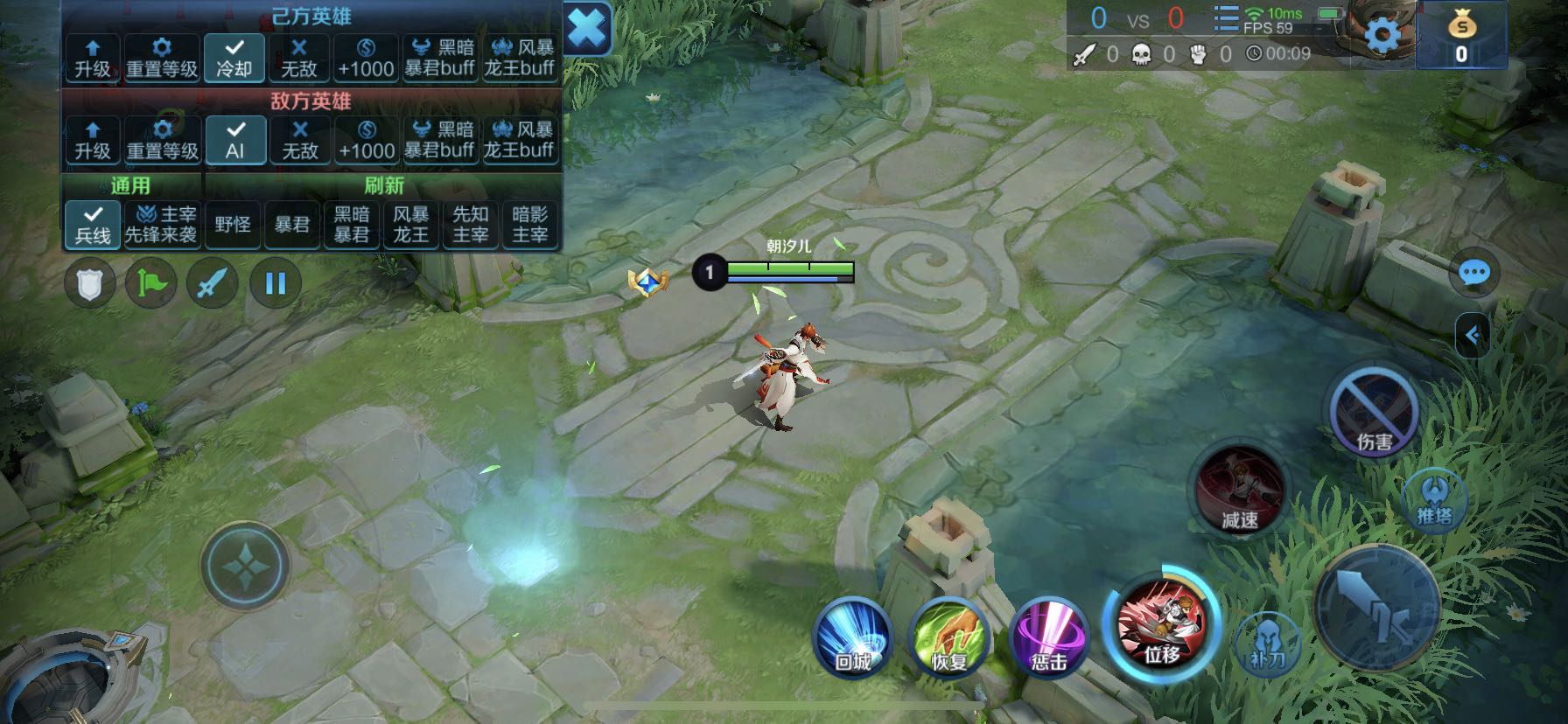Toggle the 冷却 cooldown option
The width and height of the screenshot is (1568, 724).
(x=234, y=58)
